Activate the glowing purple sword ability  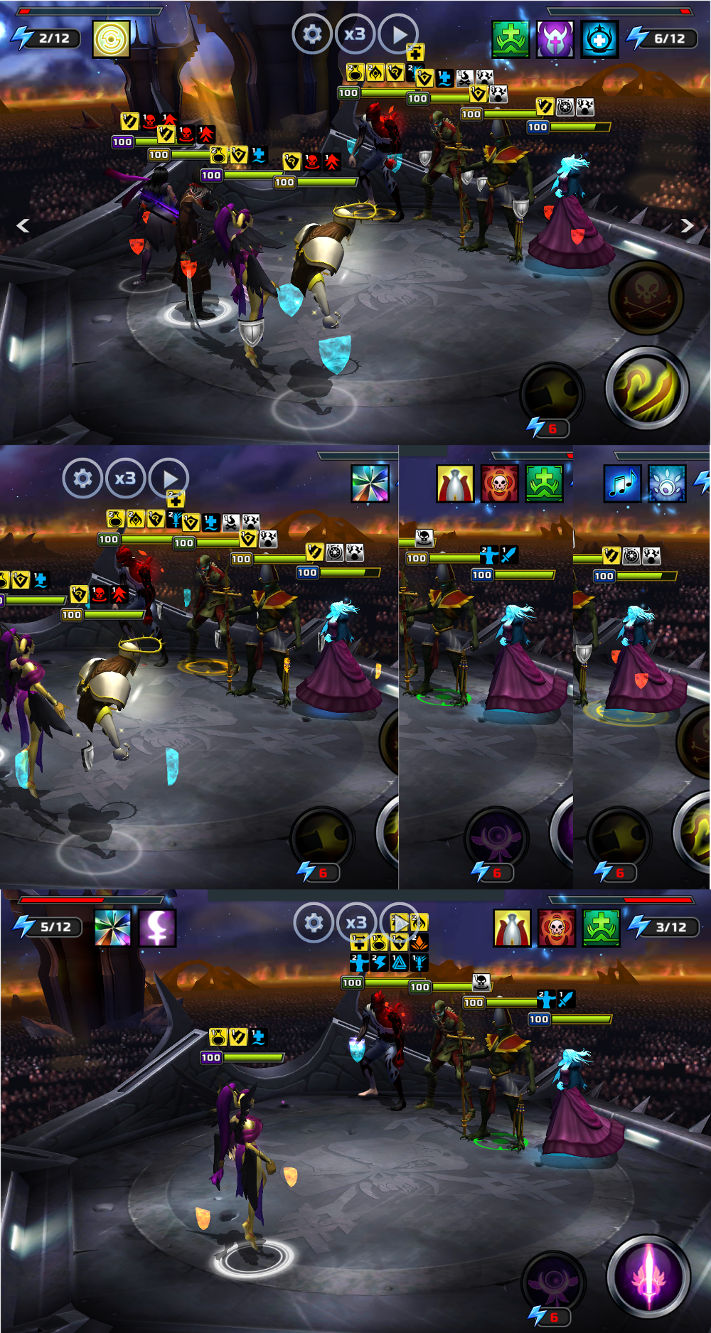click(x=648, y=1276)
